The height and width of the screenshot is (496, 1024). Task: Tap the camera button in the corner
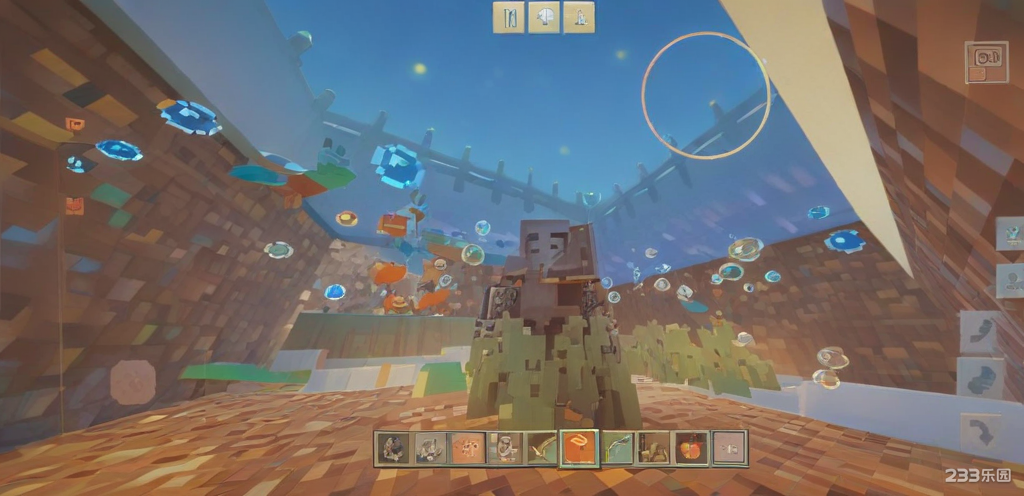tap(986, 61)
